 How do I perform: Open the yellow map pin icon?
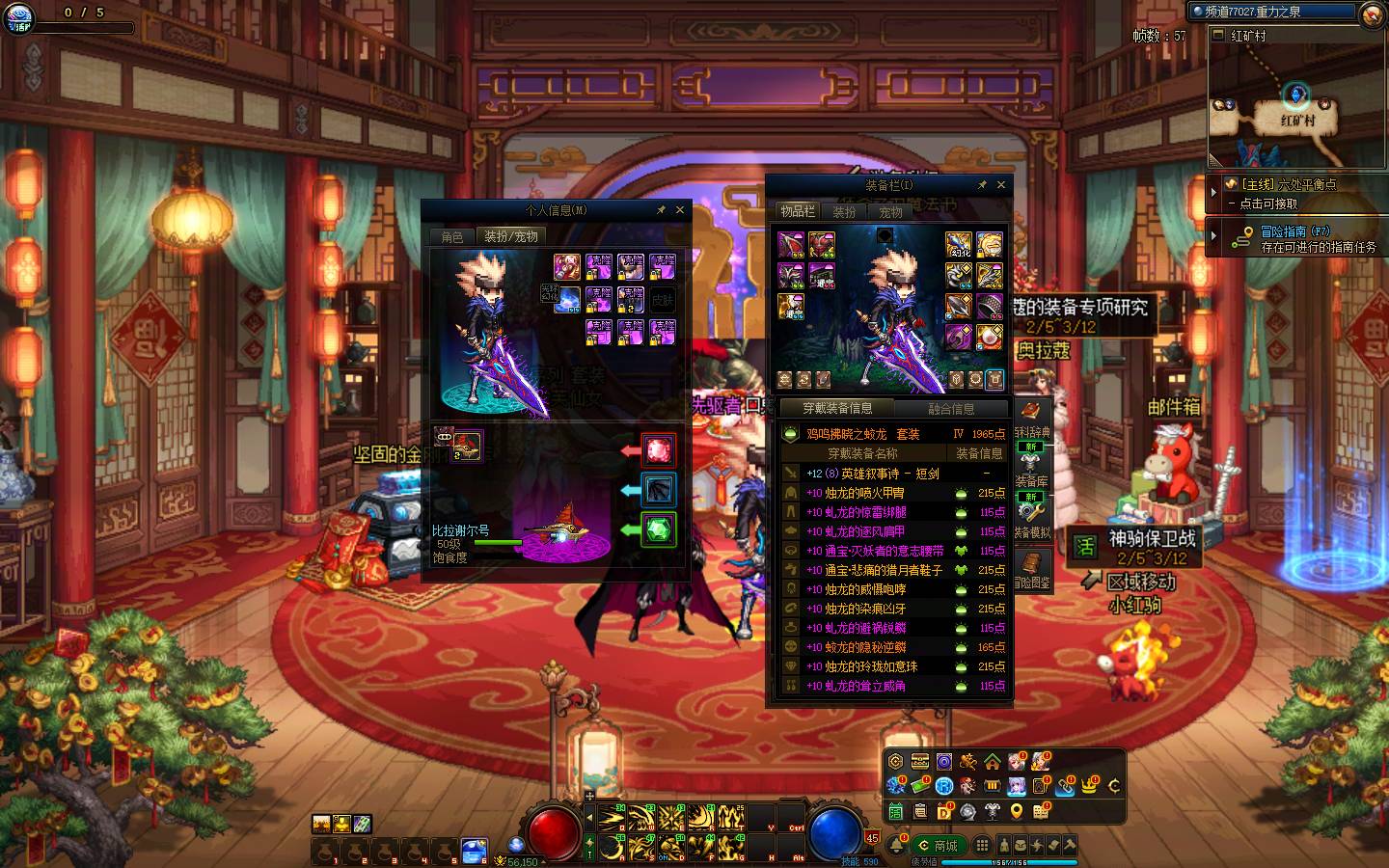coord(1016,812)
